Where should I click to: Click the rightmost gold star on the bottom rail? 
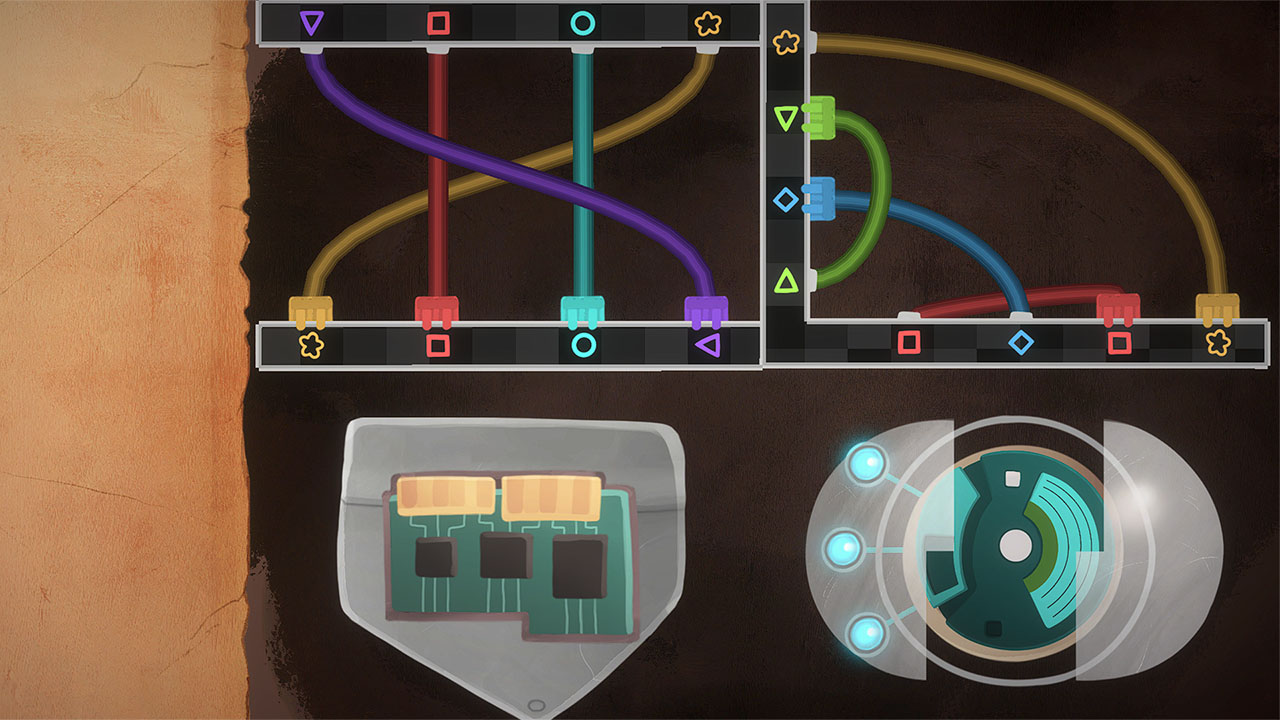(1218, 343)
